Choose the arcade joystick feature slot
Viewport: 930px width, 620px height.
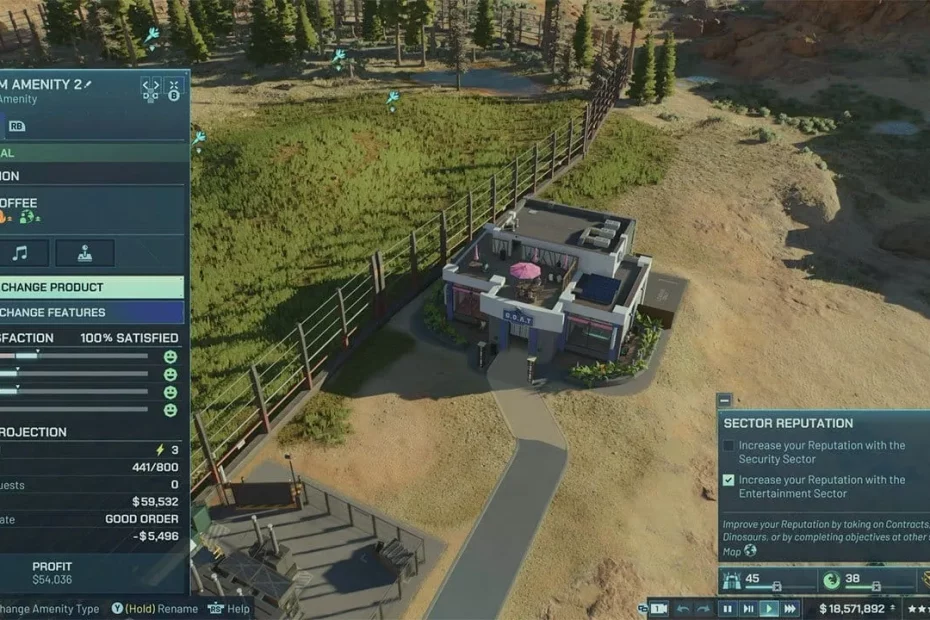pyautogui.click(x=84, y=252)
